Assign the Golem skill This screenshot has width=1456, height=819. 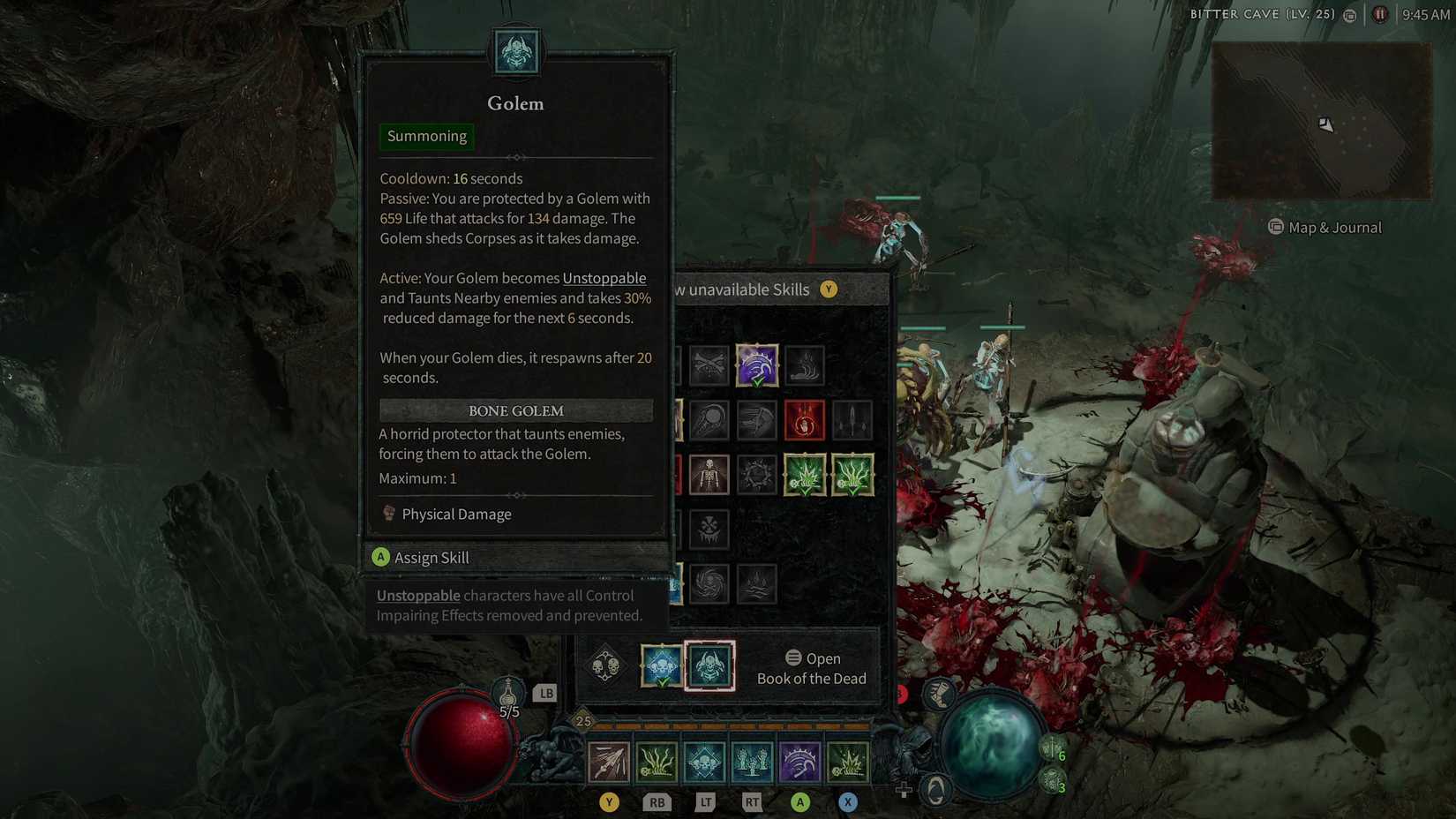(x=432, y=557)
